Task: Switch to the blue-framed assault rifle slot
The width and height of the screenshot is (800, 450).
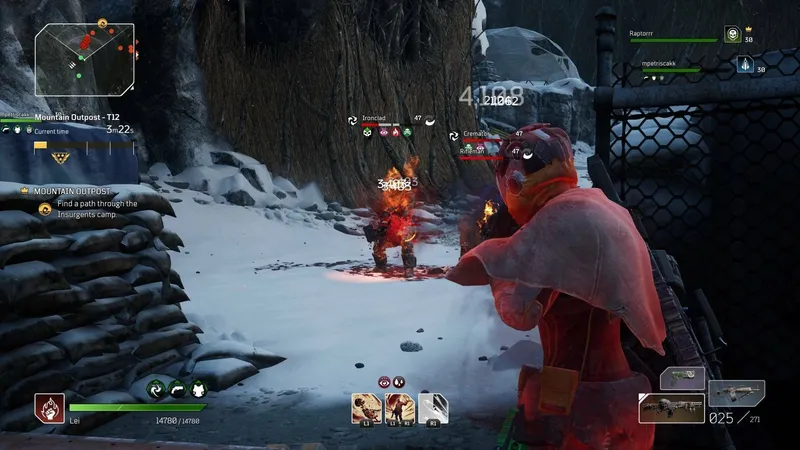Action: [736, 392]
